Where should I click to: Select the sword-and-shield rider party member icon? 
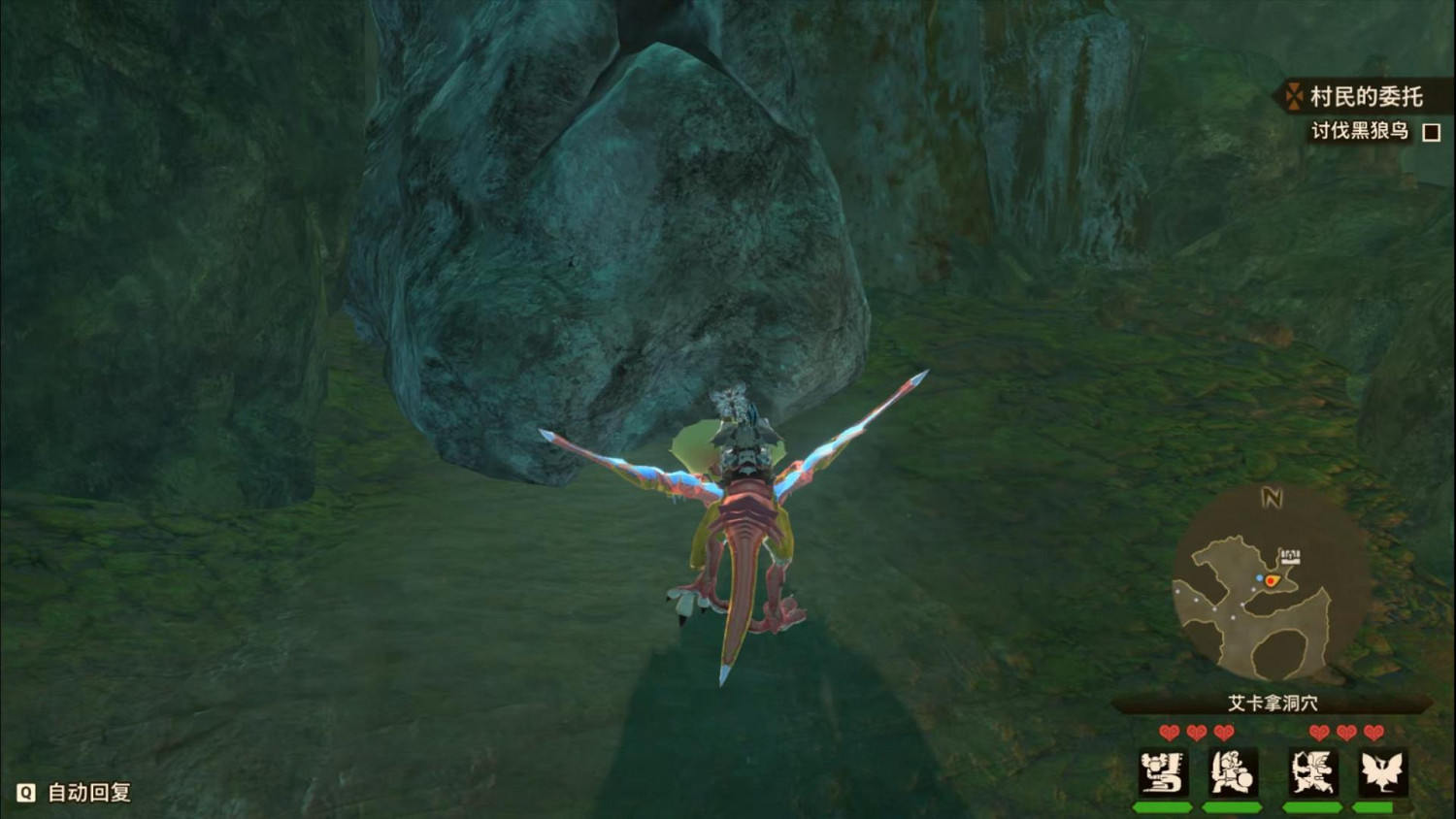point(1235,771)
